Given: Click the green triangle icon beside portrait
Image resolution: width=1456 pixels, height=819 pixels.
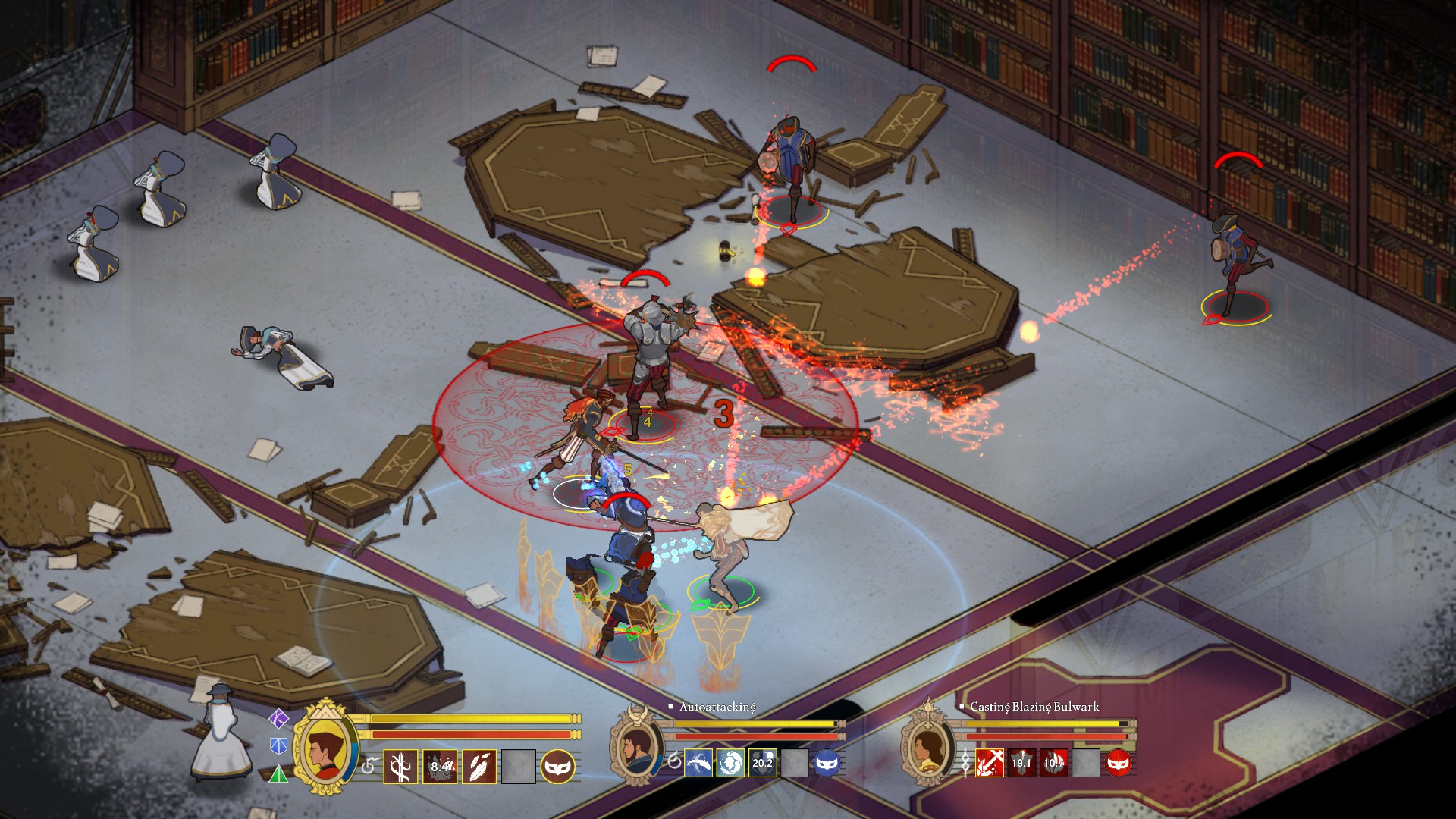Looking at the screenshot, I should pos(279,774).
